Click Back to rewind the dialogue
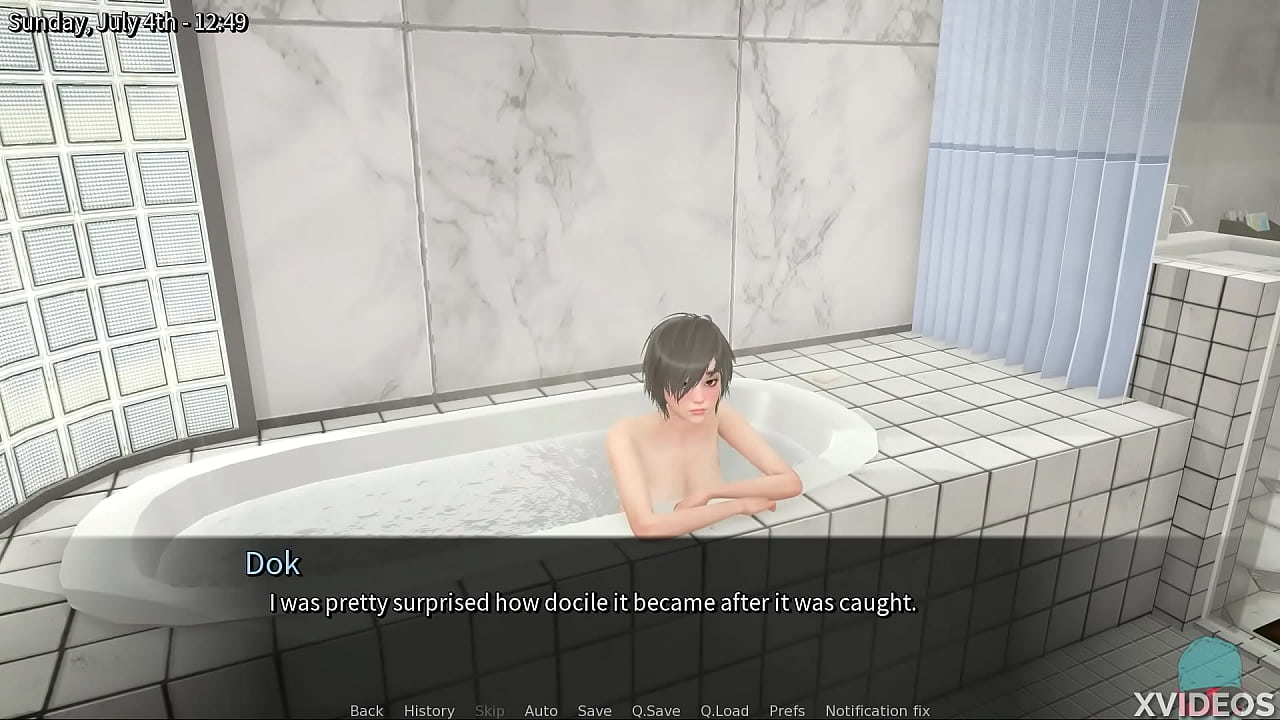Screen dimensions: 1280x720 point(366,710)
